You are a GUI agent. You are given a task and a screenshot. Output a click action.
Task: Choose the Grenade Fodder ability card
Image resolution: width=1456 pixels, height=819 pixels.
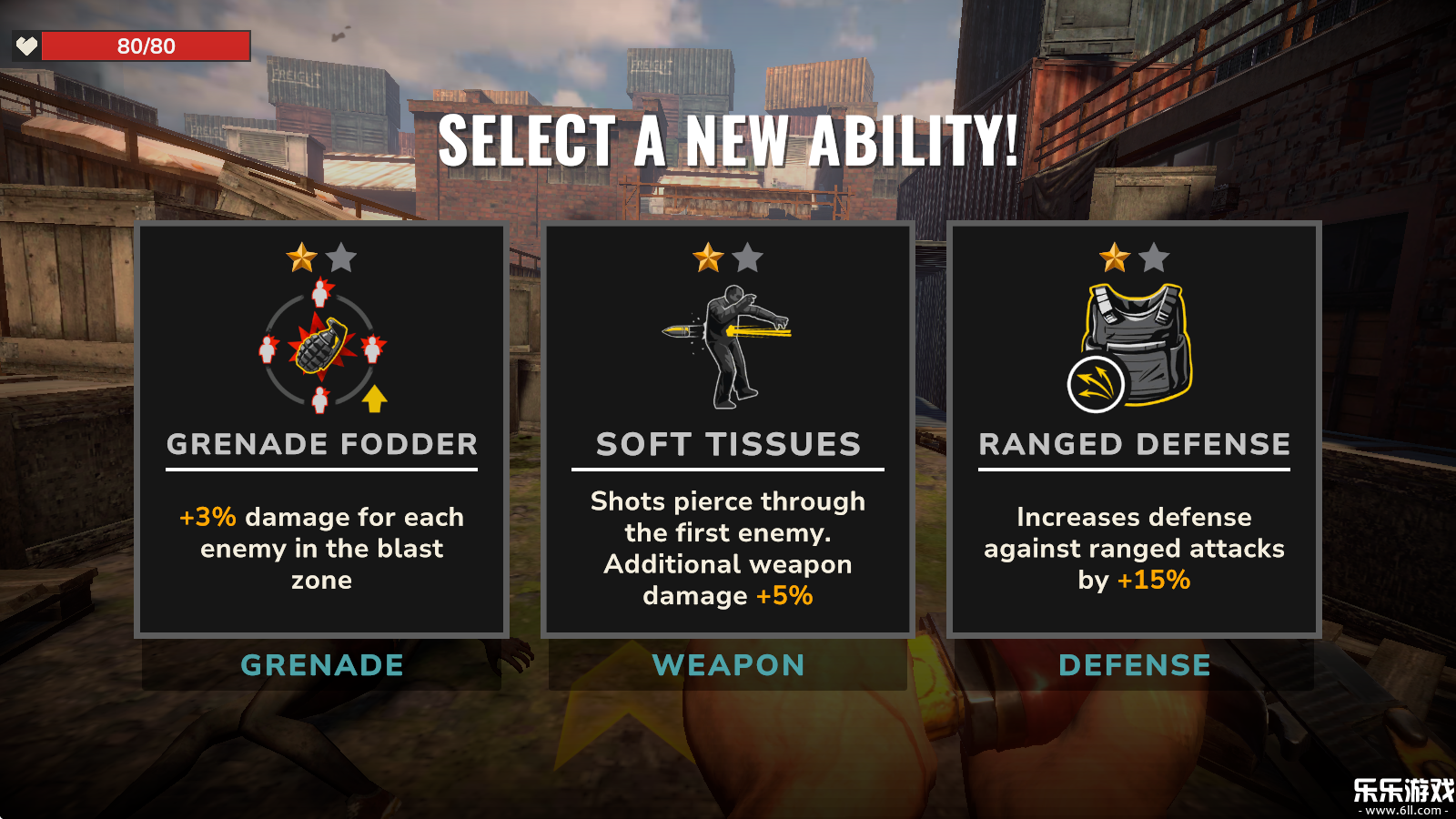coord(321,429)
